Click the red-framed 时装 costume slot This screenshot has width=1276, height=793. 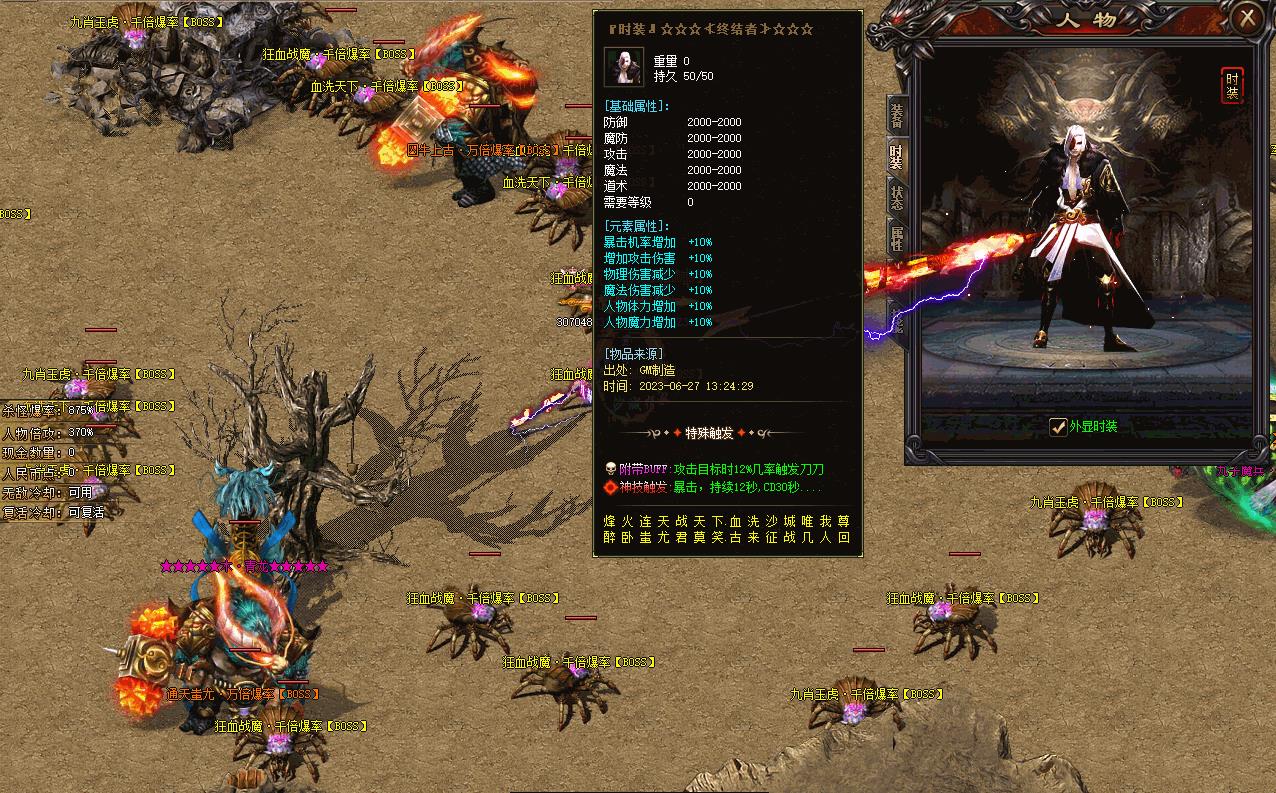[1232, 86]
